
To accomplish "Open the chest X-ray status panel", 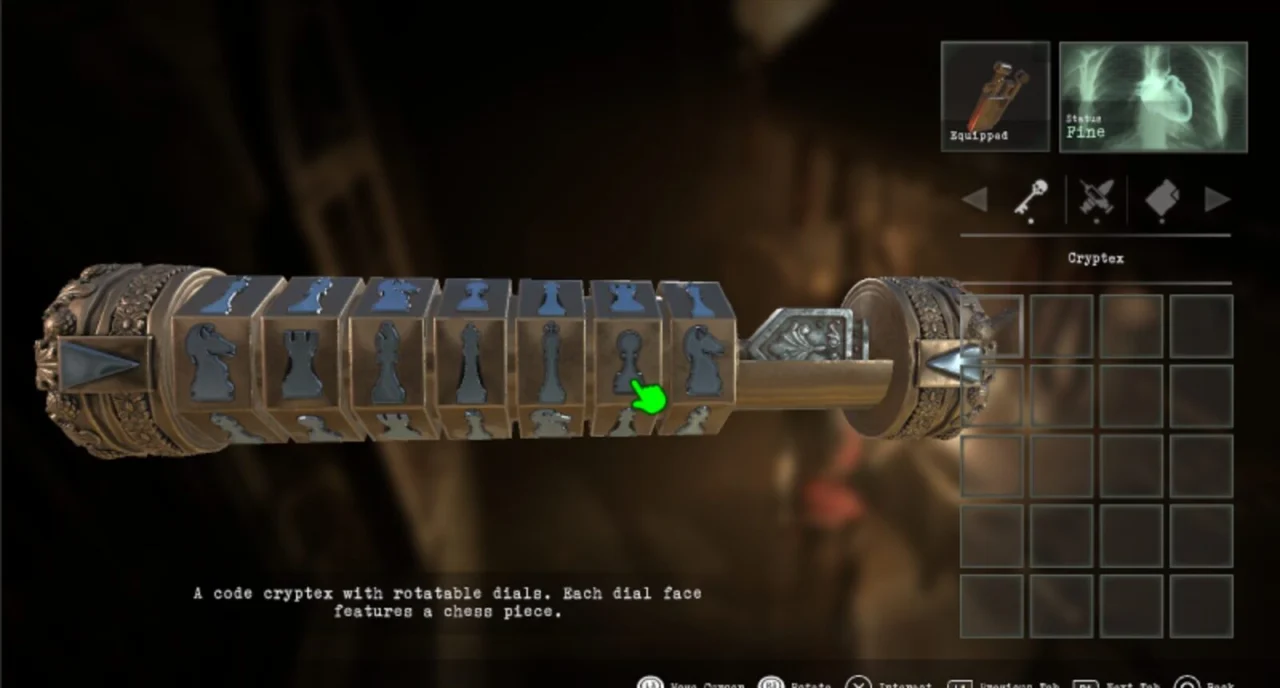I will pyautogui.click(x=1153, y=97).
